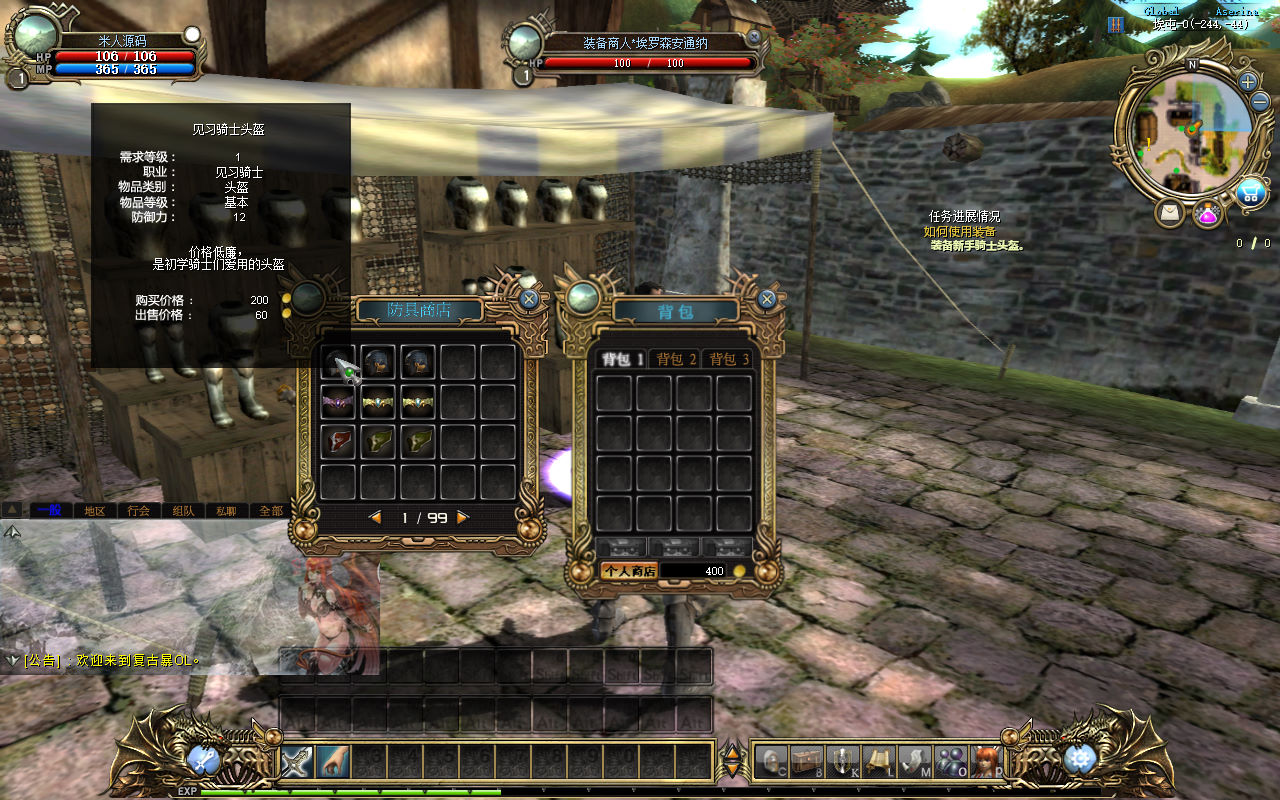Switch to the 背包 2 tab
Viewport: 1280px width, 800px height.
[x=676, y=359]
